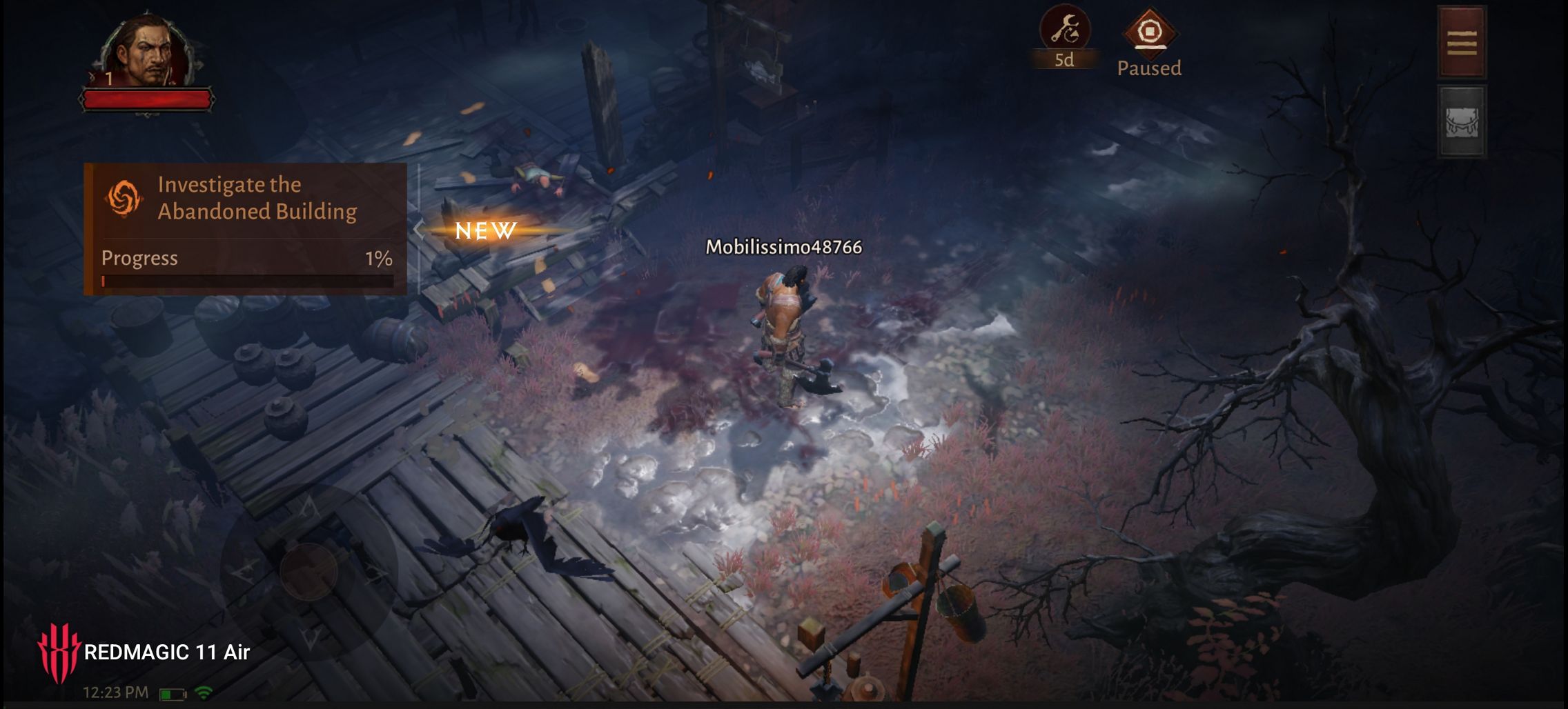This screenshot has height=709, width=1568.
Task: Touch the virtual movement joystick
Action: coord(308,570)
